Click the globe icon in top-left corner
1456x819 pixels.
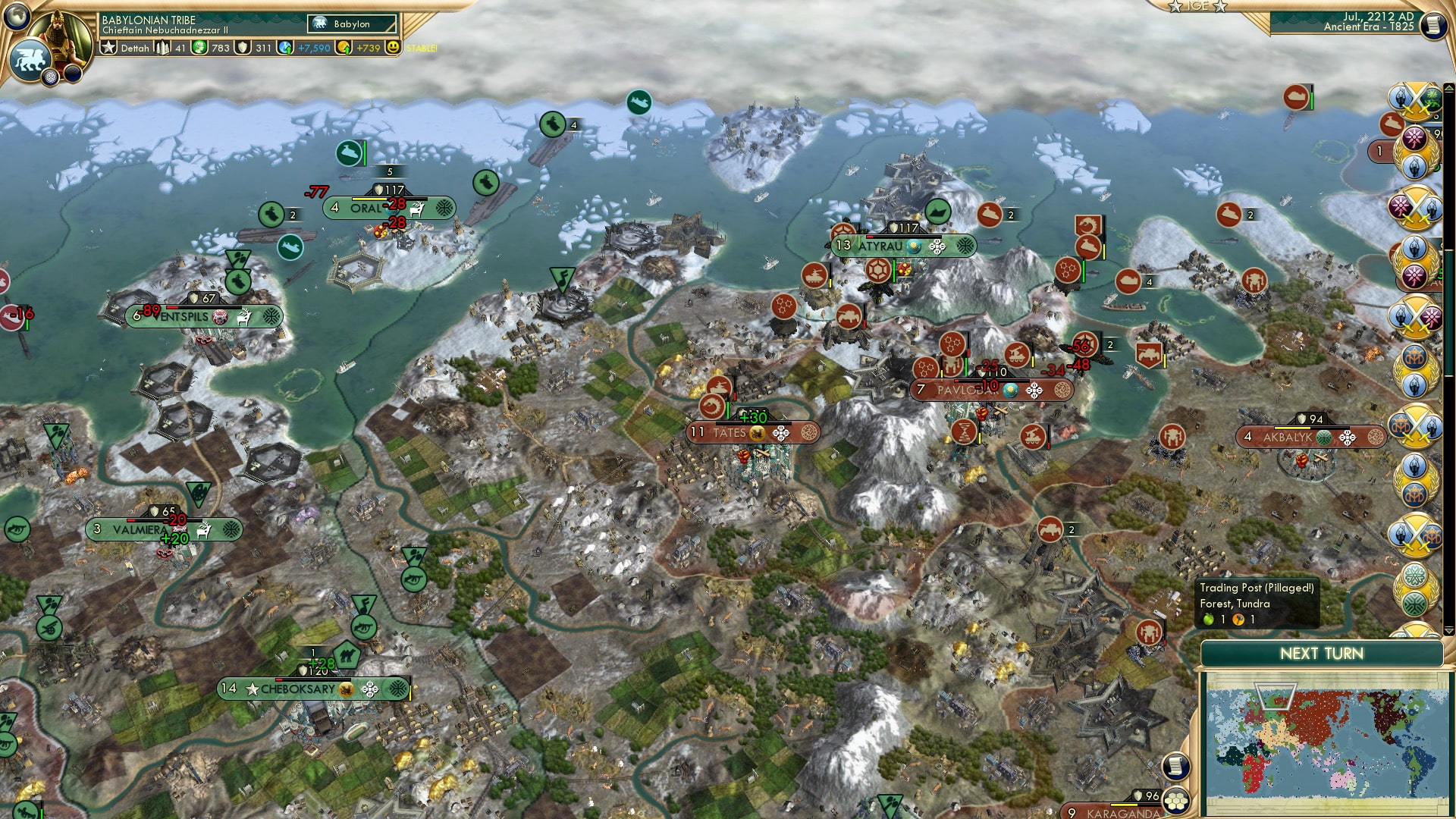pyautogui.click(x=17, y=17)
